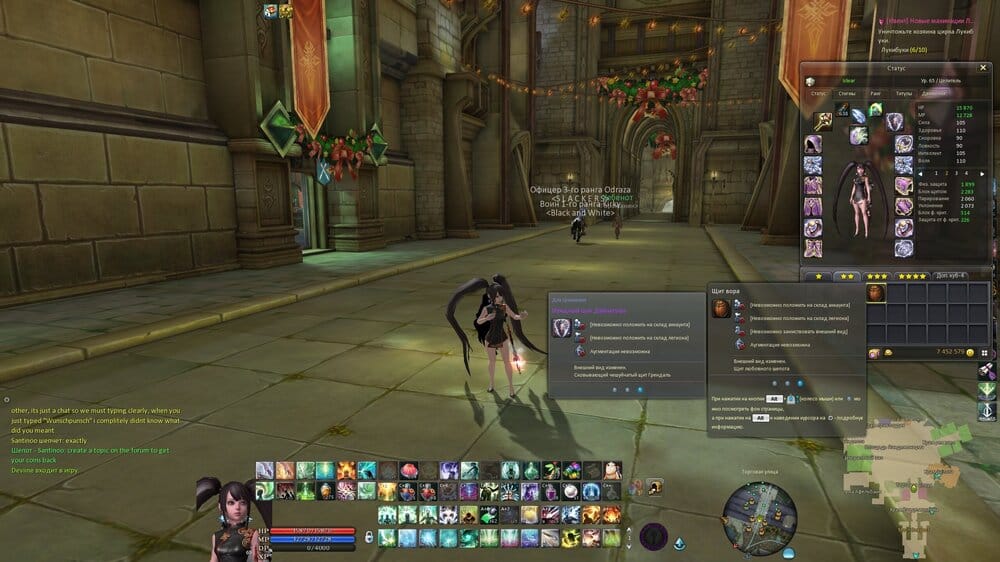1000x562 pixels.
Task: Open the Ранг tab
Action: pos(875,93)
